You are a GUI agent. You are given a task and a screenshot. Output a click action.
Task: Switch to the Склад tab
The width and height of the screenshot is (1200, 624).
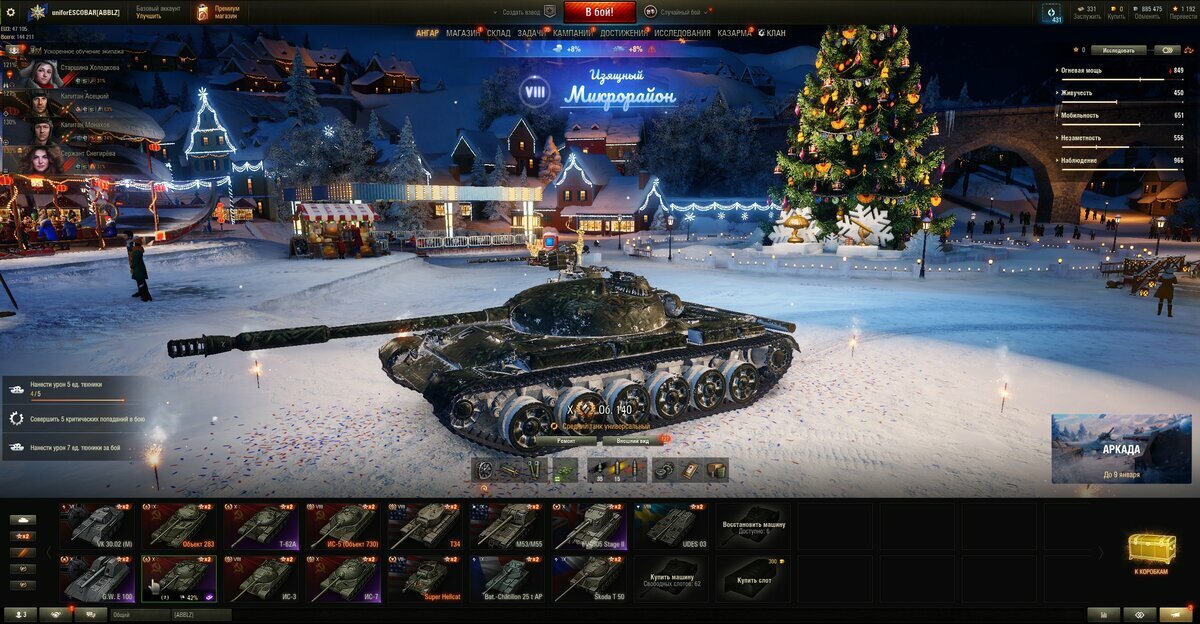499,33
